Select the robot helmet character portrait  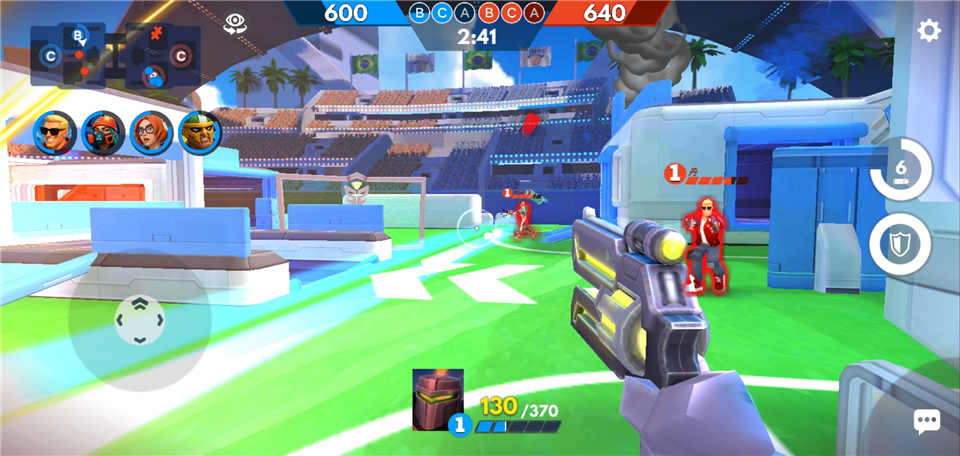point(437,399)
